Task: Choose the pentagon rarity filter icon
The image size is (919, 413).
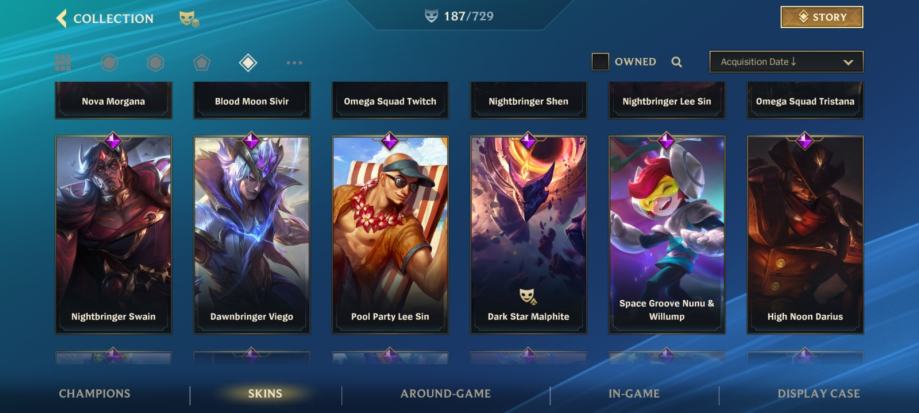Action: tap(202, 63)
